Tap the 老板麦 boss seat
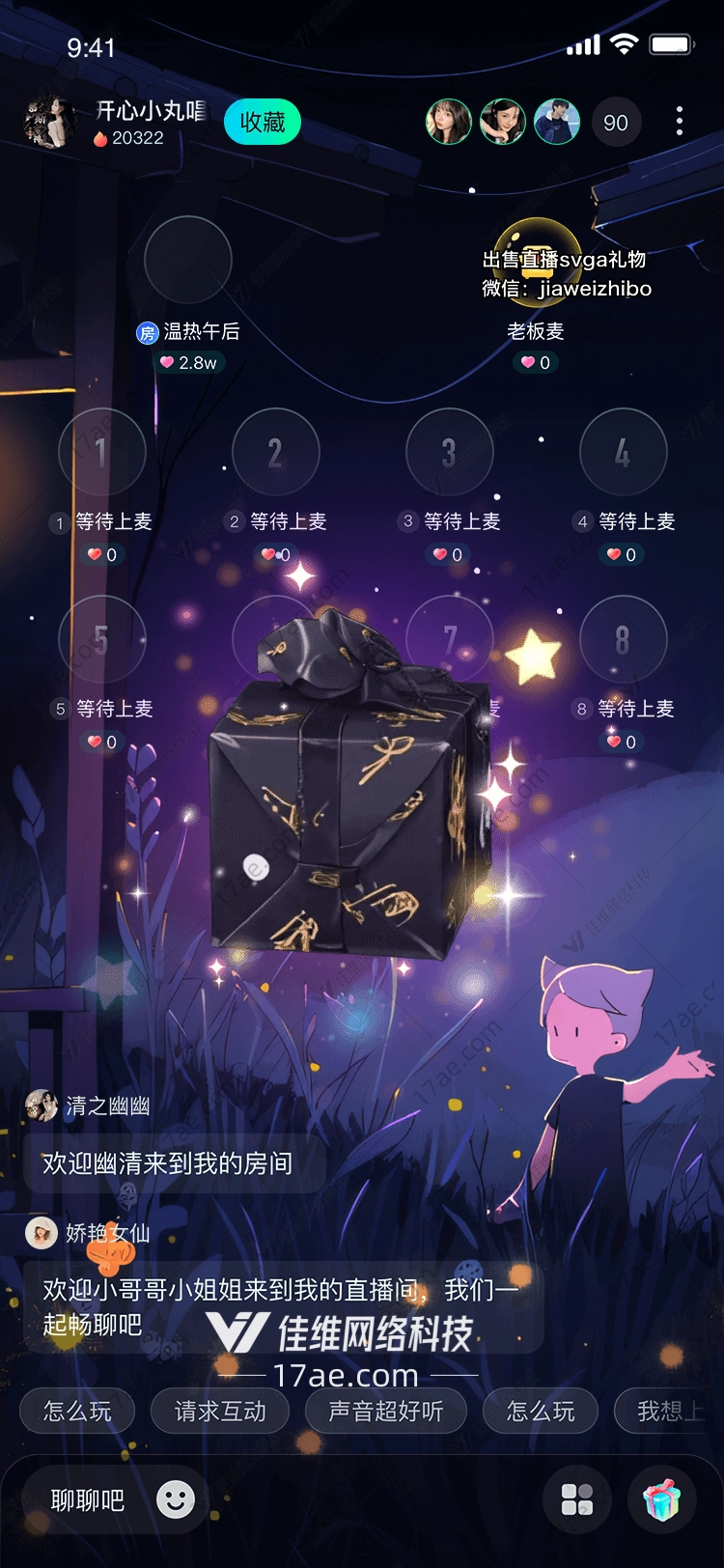The image size is (724, 1568). pos(537,261)
